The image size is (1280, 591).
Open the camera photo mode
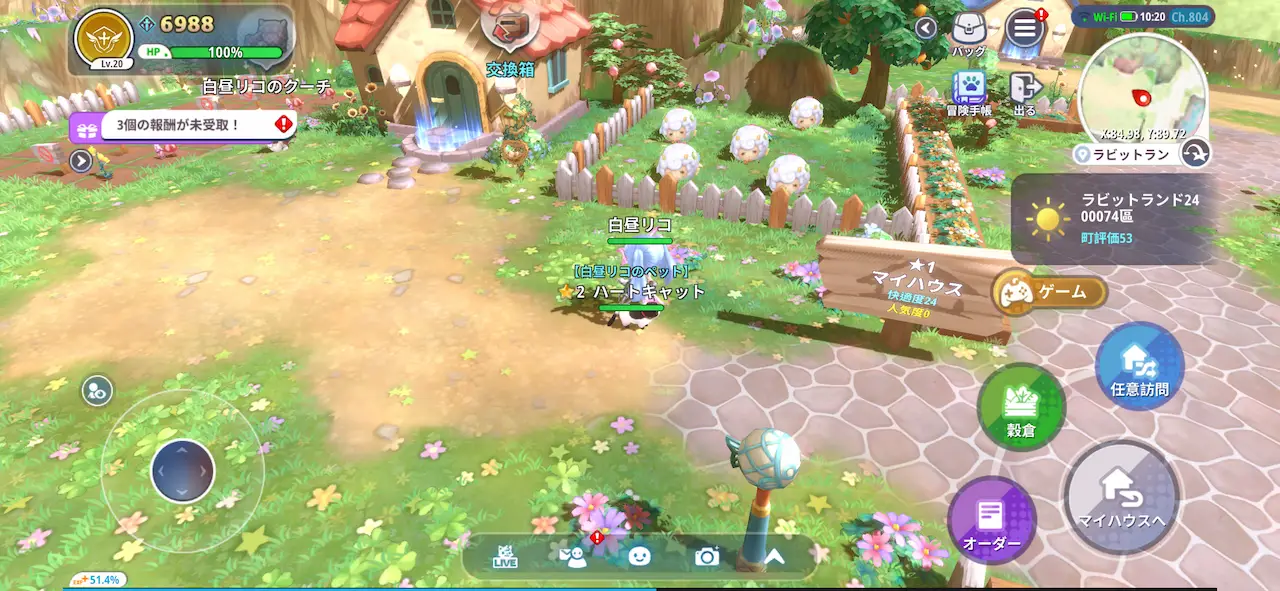click(707, 557)
